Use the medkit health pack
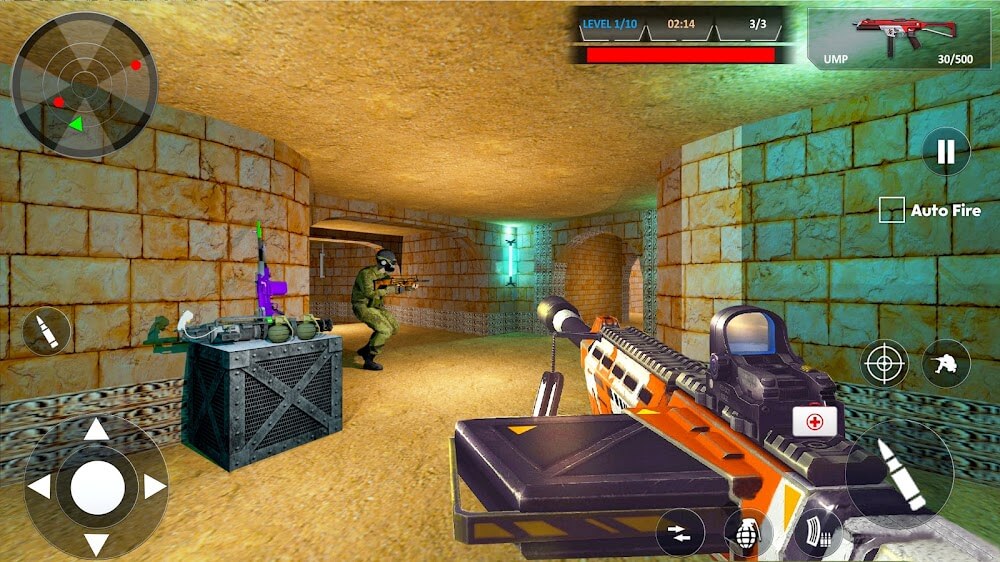 pos(816,422)
